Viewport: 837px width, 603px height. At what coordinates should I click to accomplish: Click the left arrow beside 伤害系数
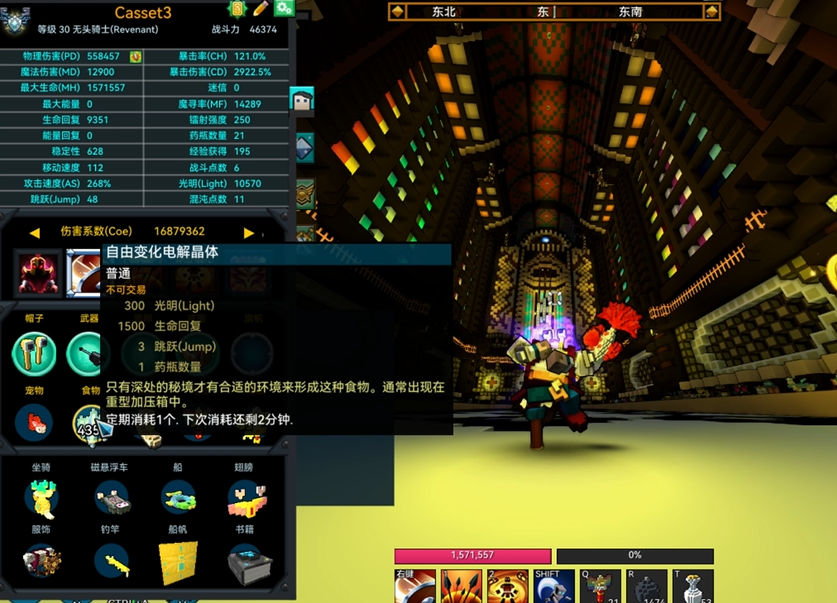click(34, 232)
